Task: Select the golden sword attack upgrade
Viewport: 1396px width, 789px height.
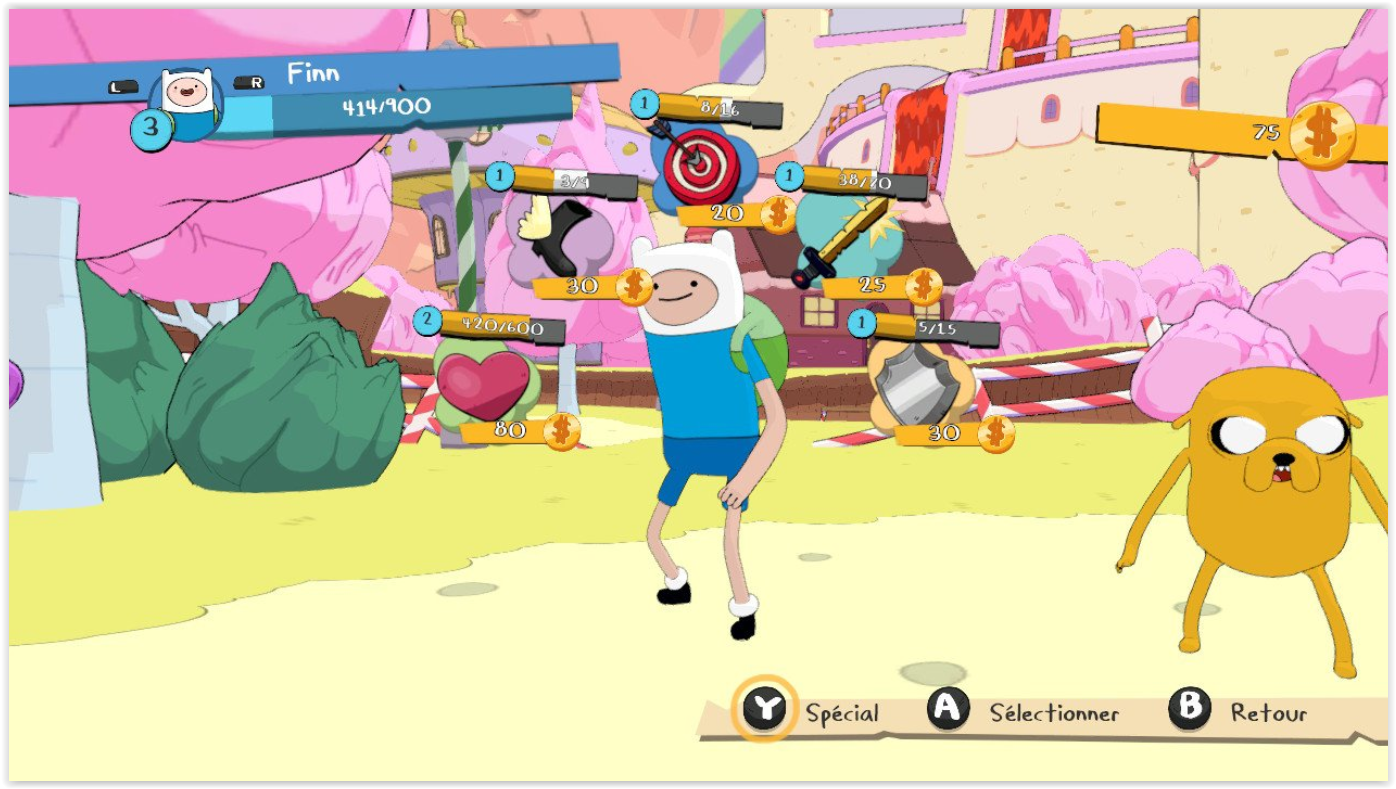Action: point(843,238)
